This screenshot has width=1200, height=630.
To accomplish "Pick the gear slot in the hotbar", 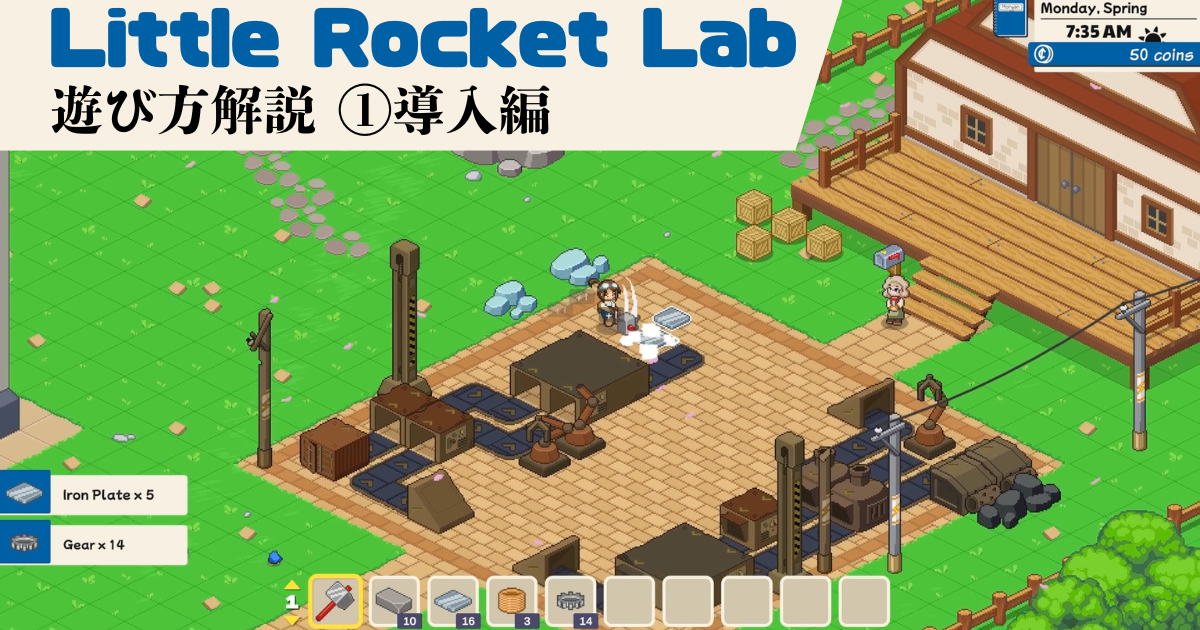I will pos(571,602).
